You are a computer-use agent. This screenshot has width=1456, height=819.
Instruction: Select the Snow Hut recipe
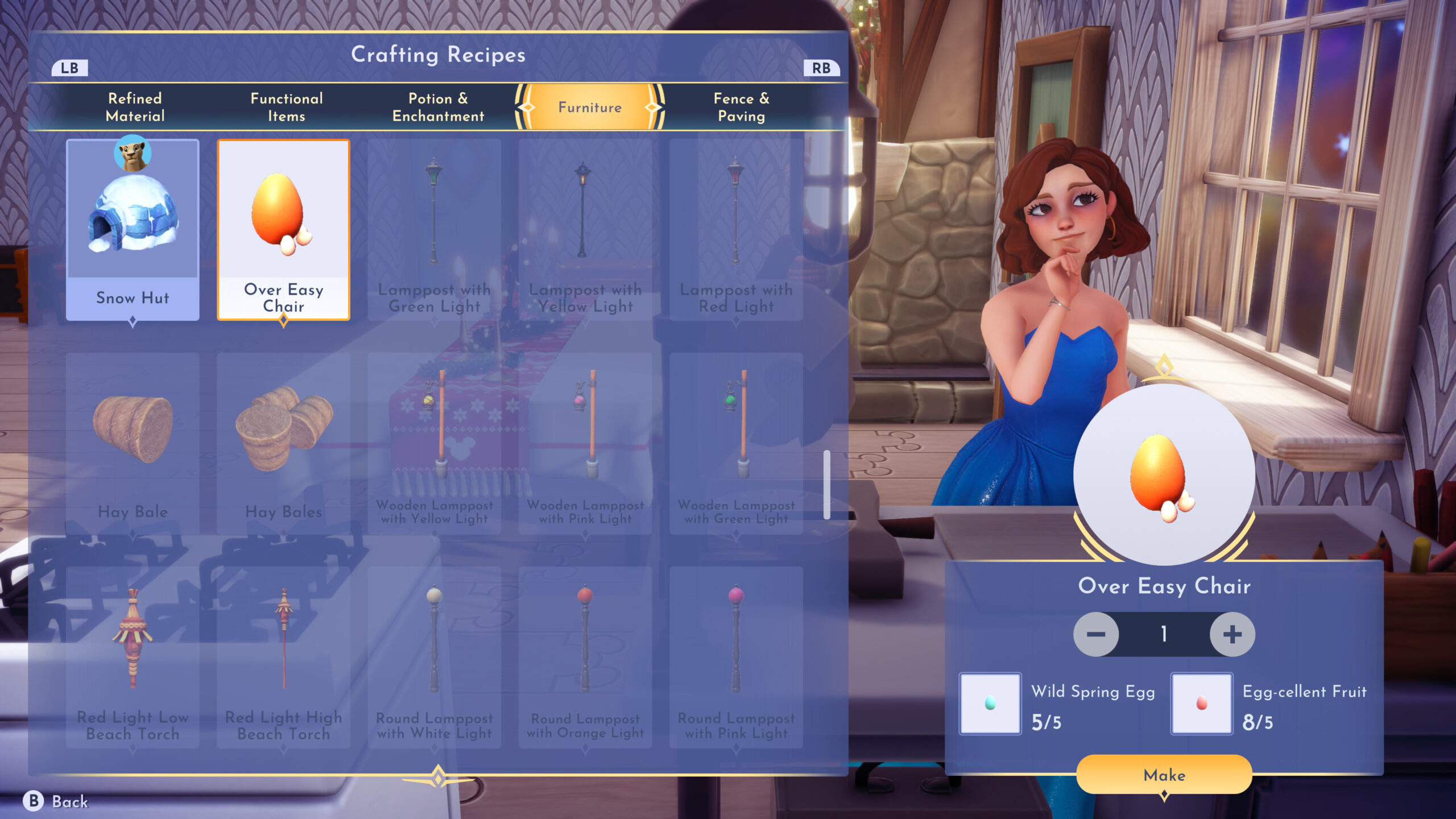[x=133, y=230]
